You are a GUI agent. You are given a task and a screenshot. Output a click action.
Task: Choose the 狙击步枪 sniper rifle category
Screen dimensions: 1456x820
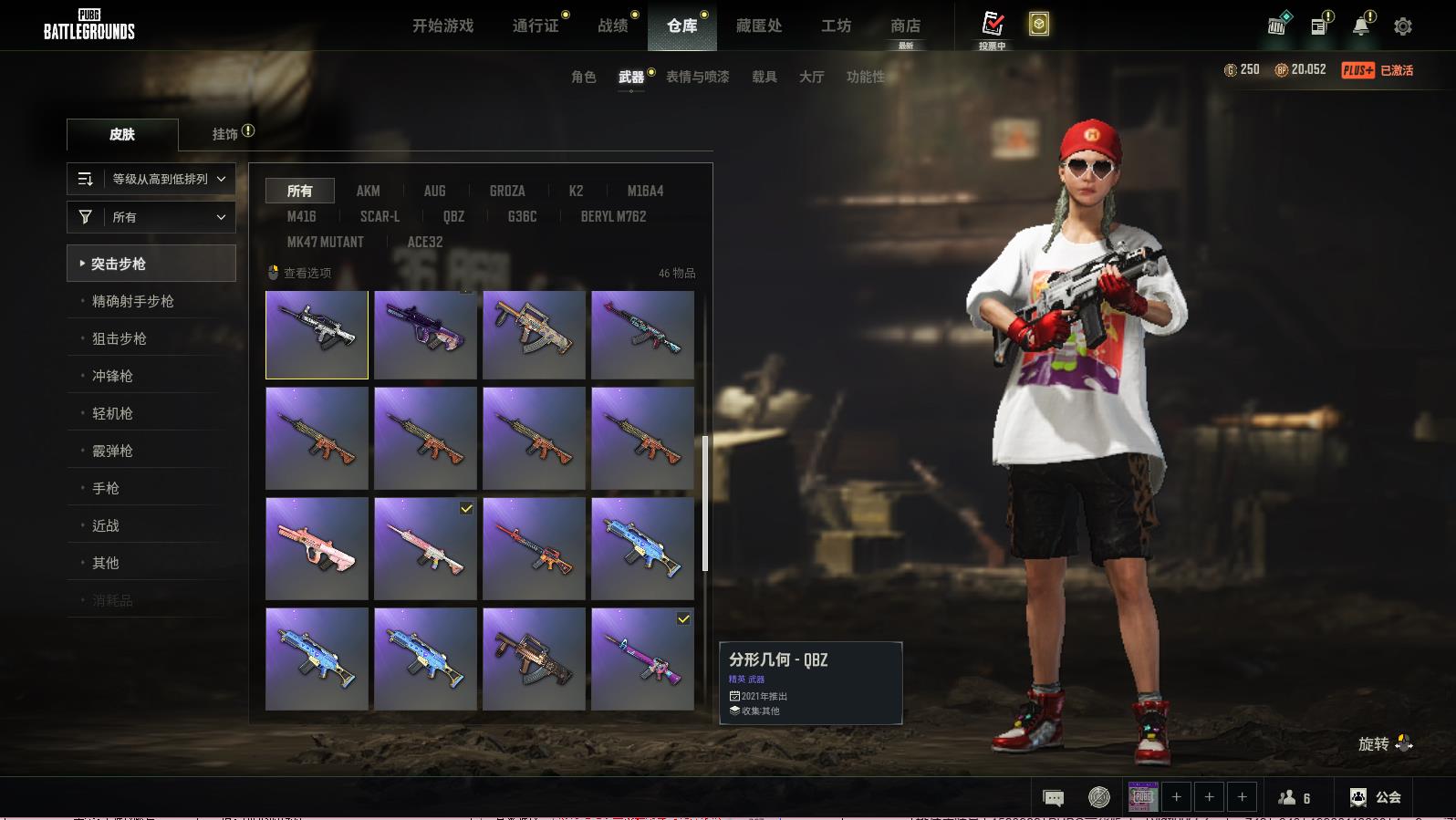tap(120, 338)
